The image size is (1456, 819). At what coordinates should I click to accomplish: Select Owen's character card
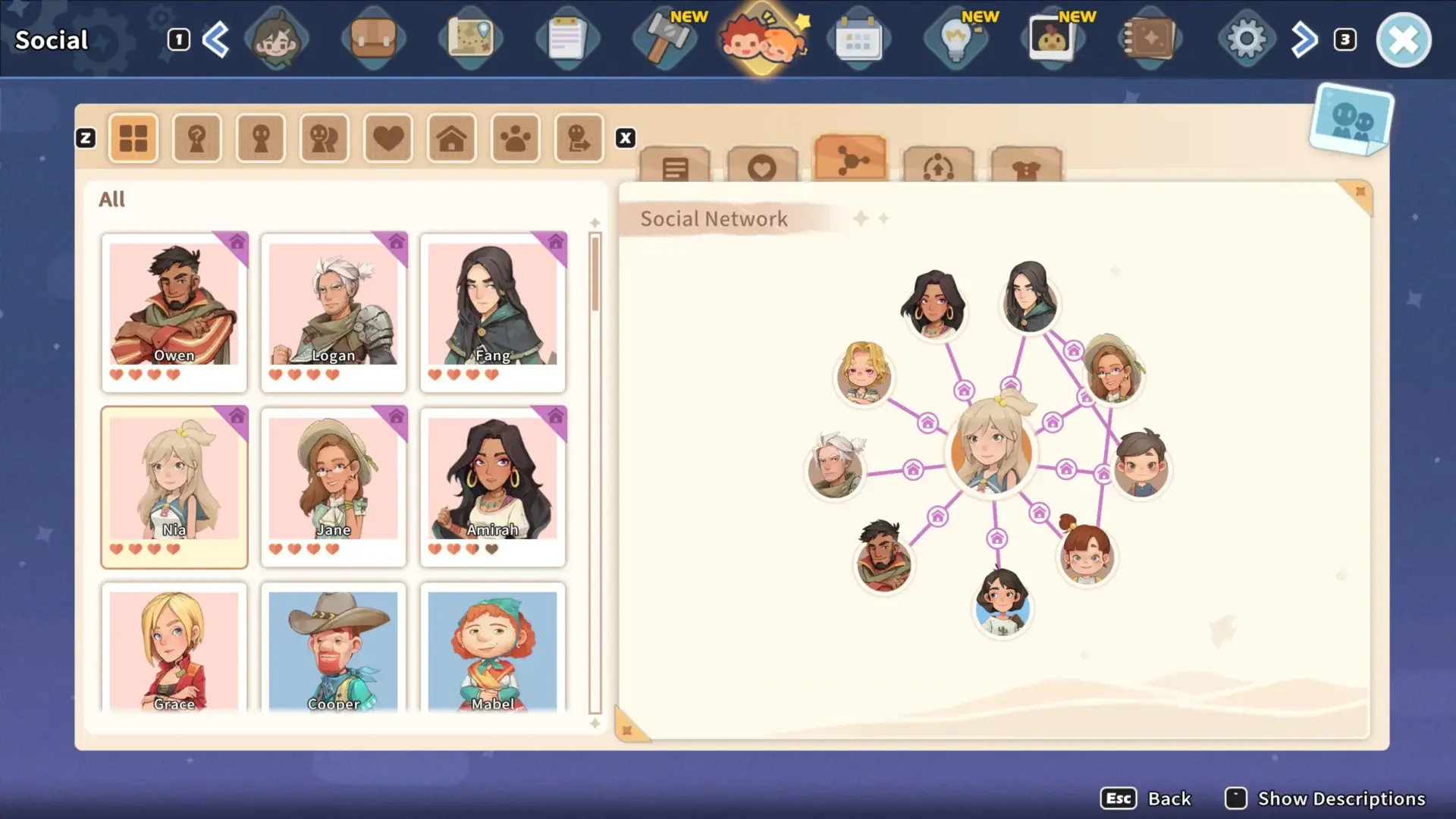(x=174, y=311)
